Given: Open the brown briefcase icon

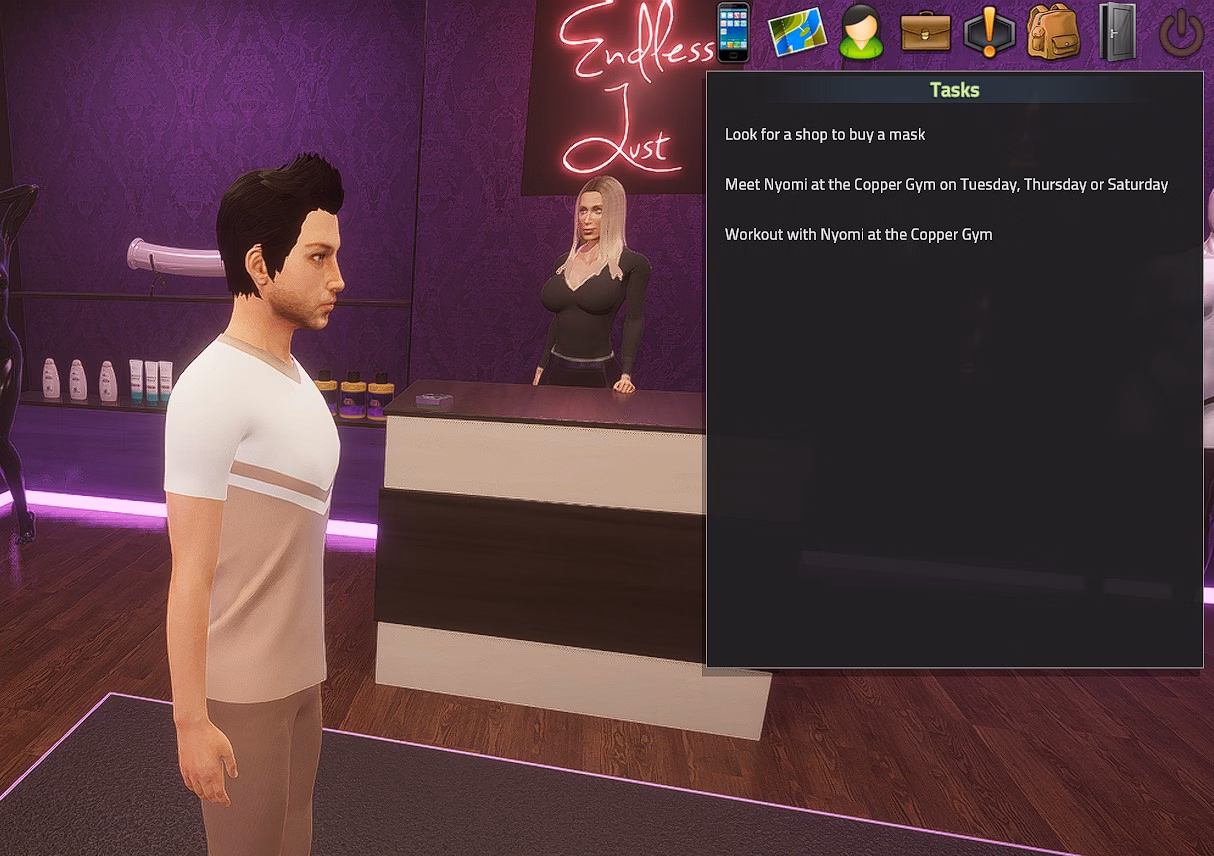Looking at the screenshot, I should point(925,33).
